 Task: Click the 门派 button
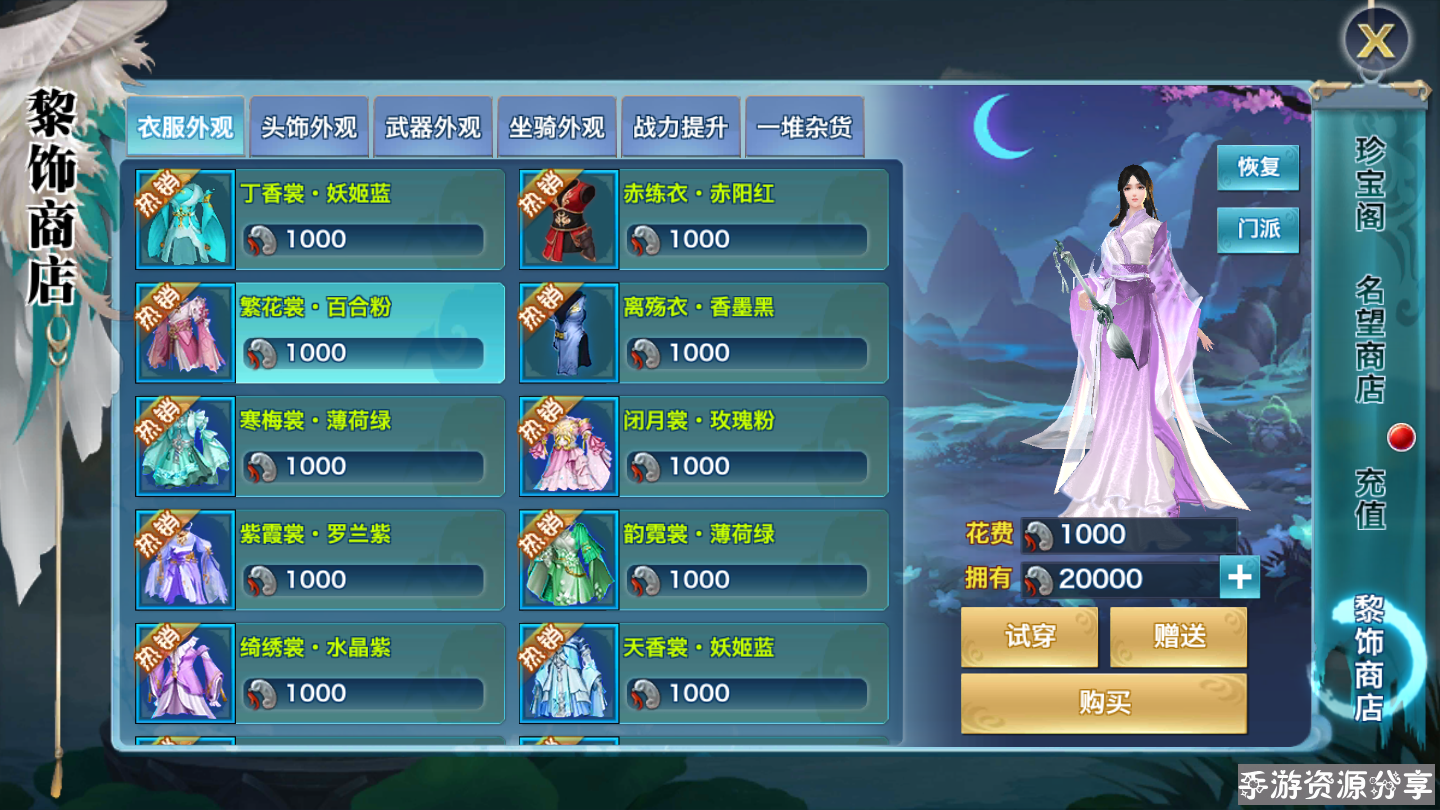pyautogui.click(x=1258, y=229)
